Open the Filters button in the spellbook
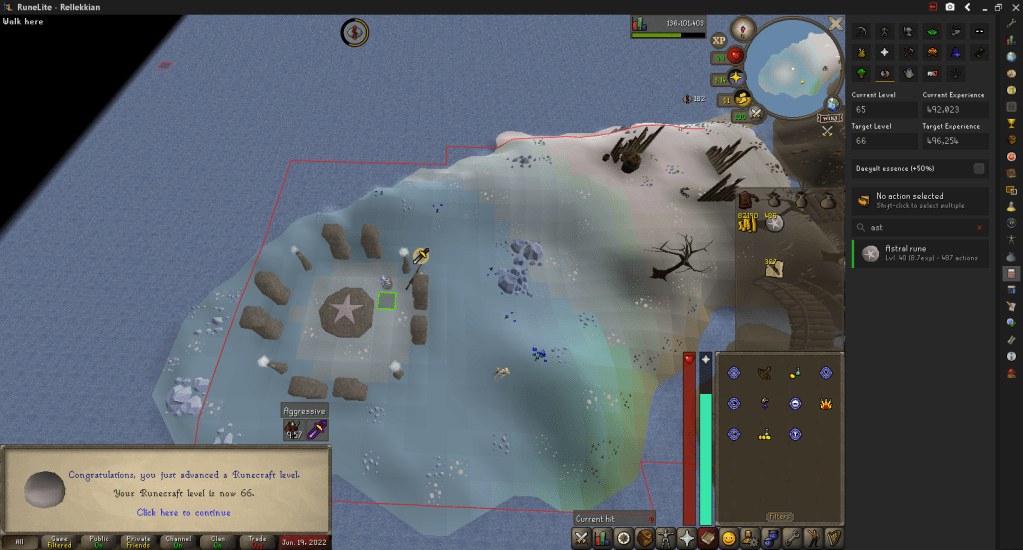Screen dimensions: 1023x550 [x=780, y=517]
